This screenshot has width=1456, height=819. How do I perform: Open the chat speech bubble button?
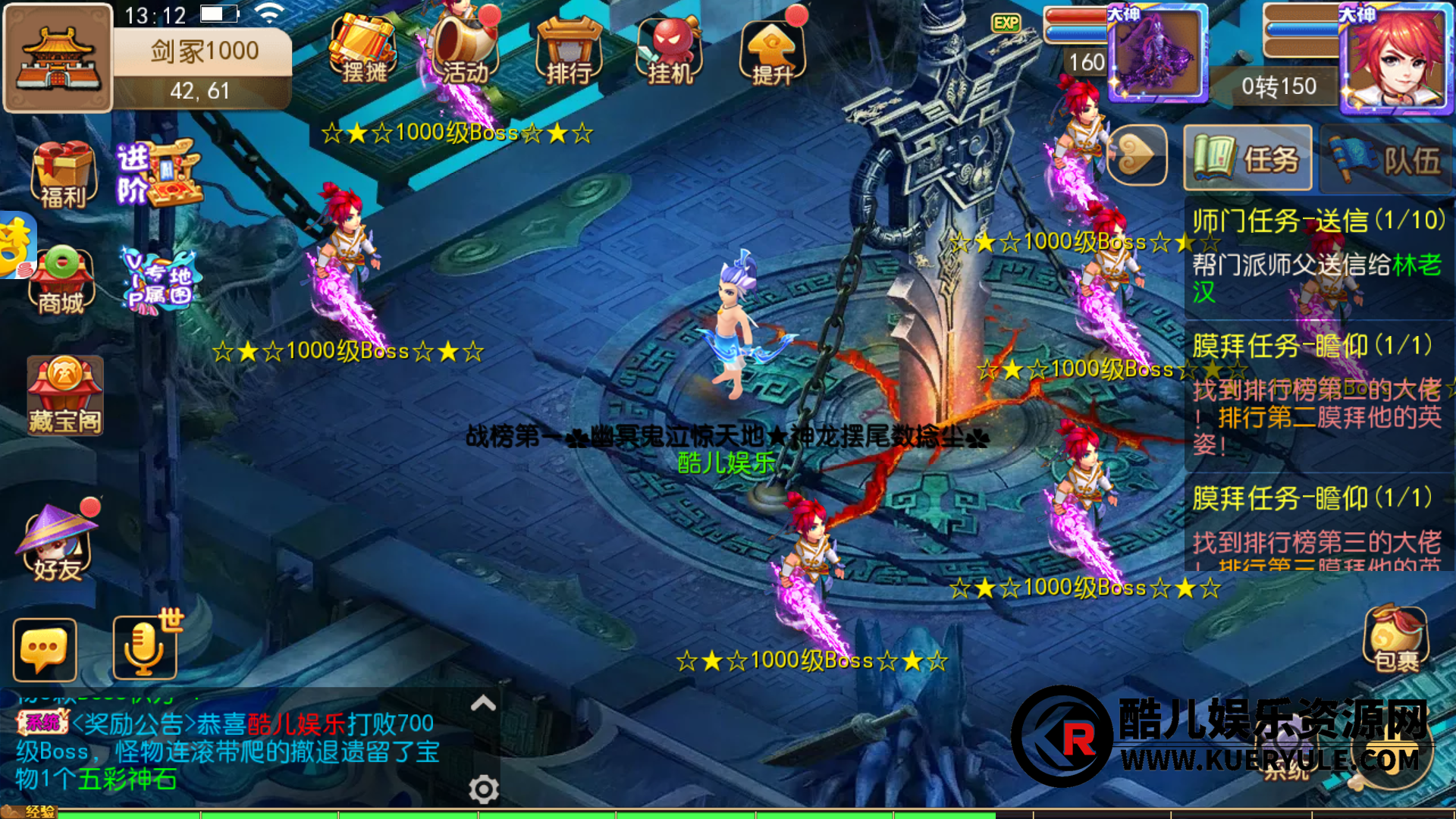coord(45,650)
